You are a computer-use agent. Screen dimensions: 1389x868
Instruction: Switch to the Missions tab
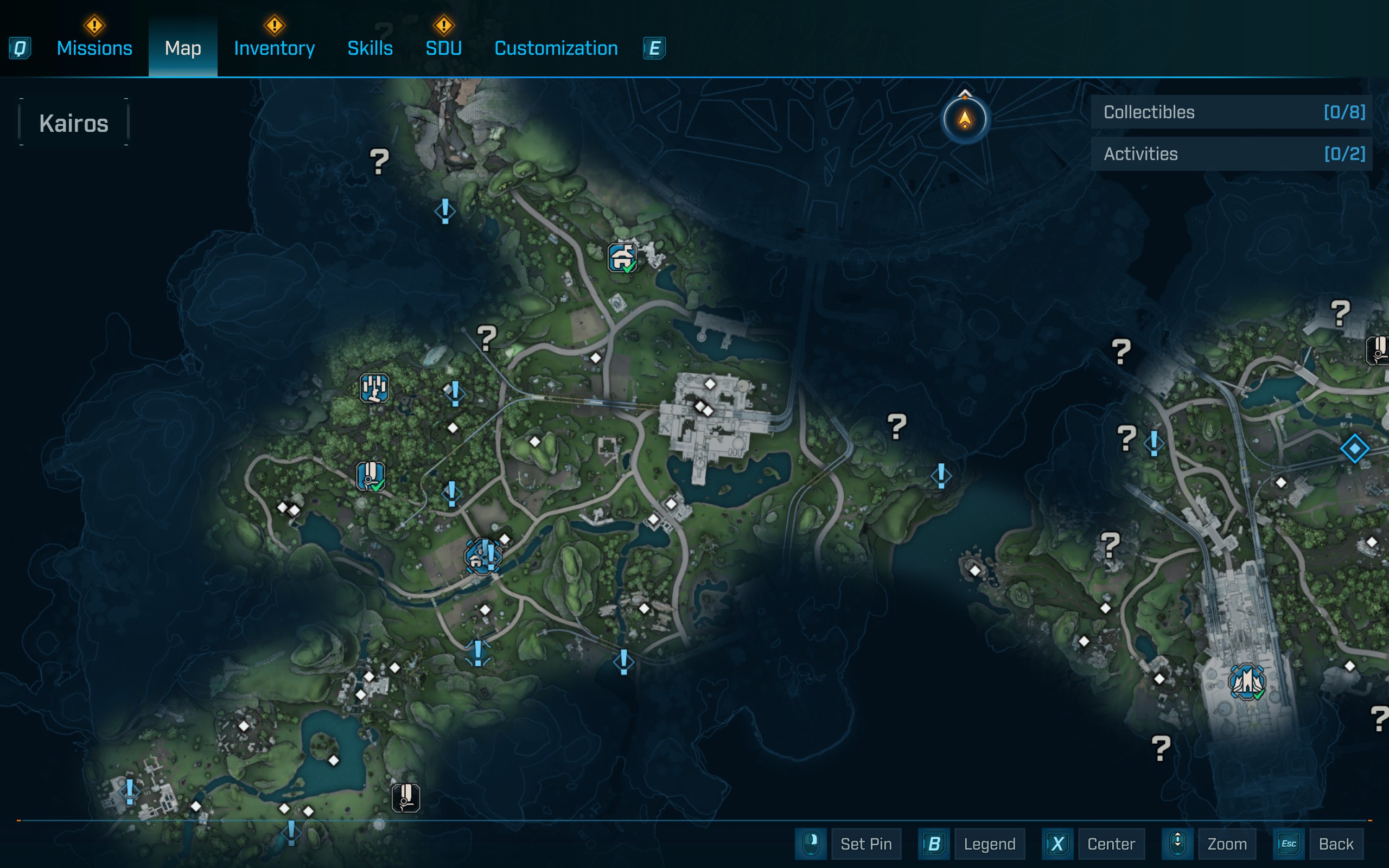pyautogui.click(x=94, y=48)
